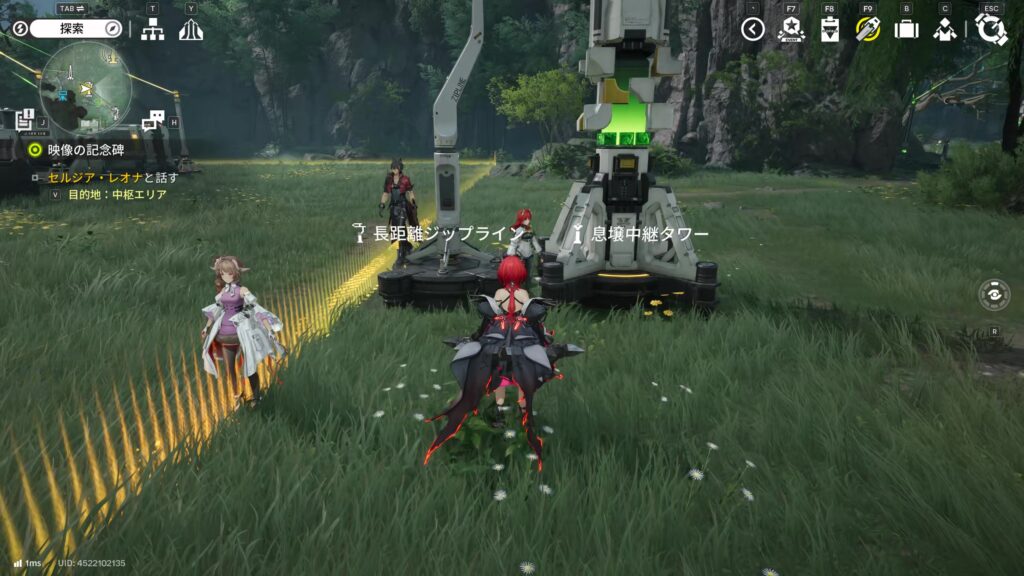
Task: Open the hierarchy tree icon menu
Action: point(152,30)
